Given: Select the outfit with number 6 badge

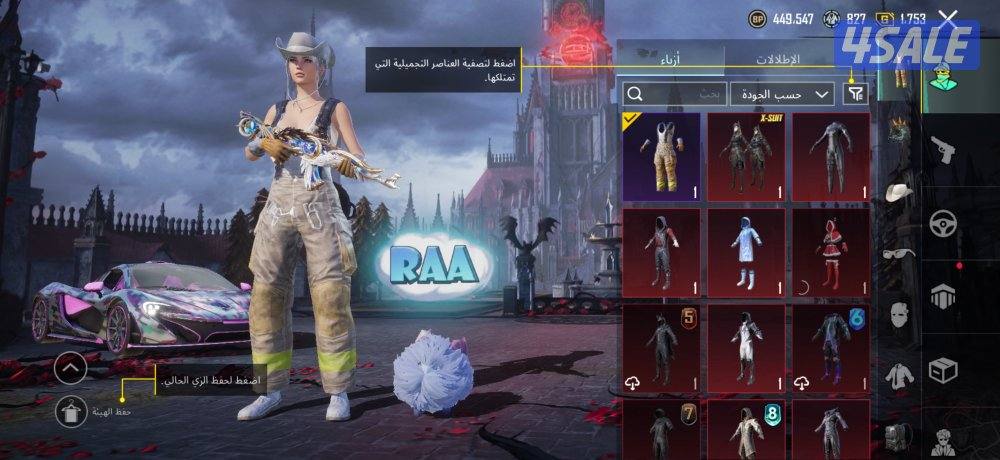Looking at the screenshot, I should [x=831, y=348].
